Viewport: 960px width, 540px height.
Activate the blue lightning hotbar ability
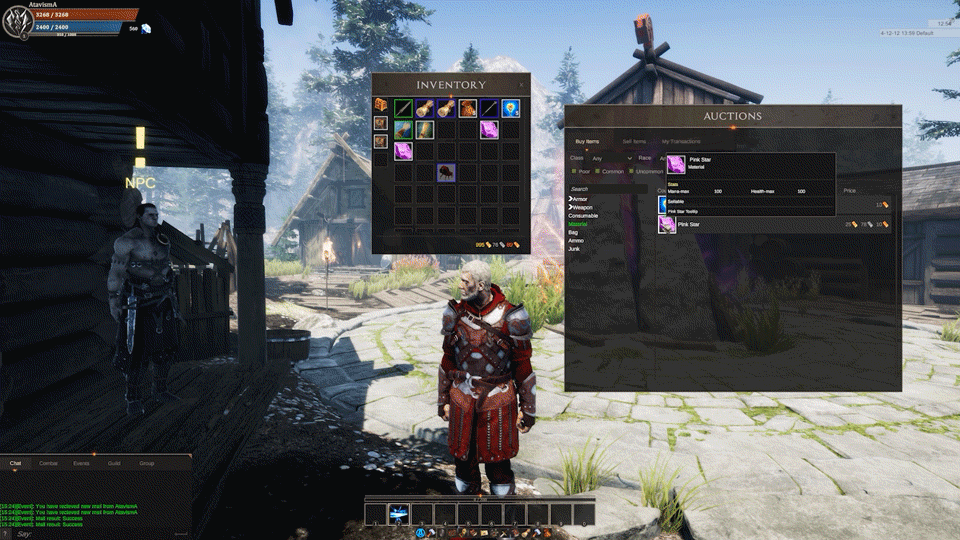[398, 514]
